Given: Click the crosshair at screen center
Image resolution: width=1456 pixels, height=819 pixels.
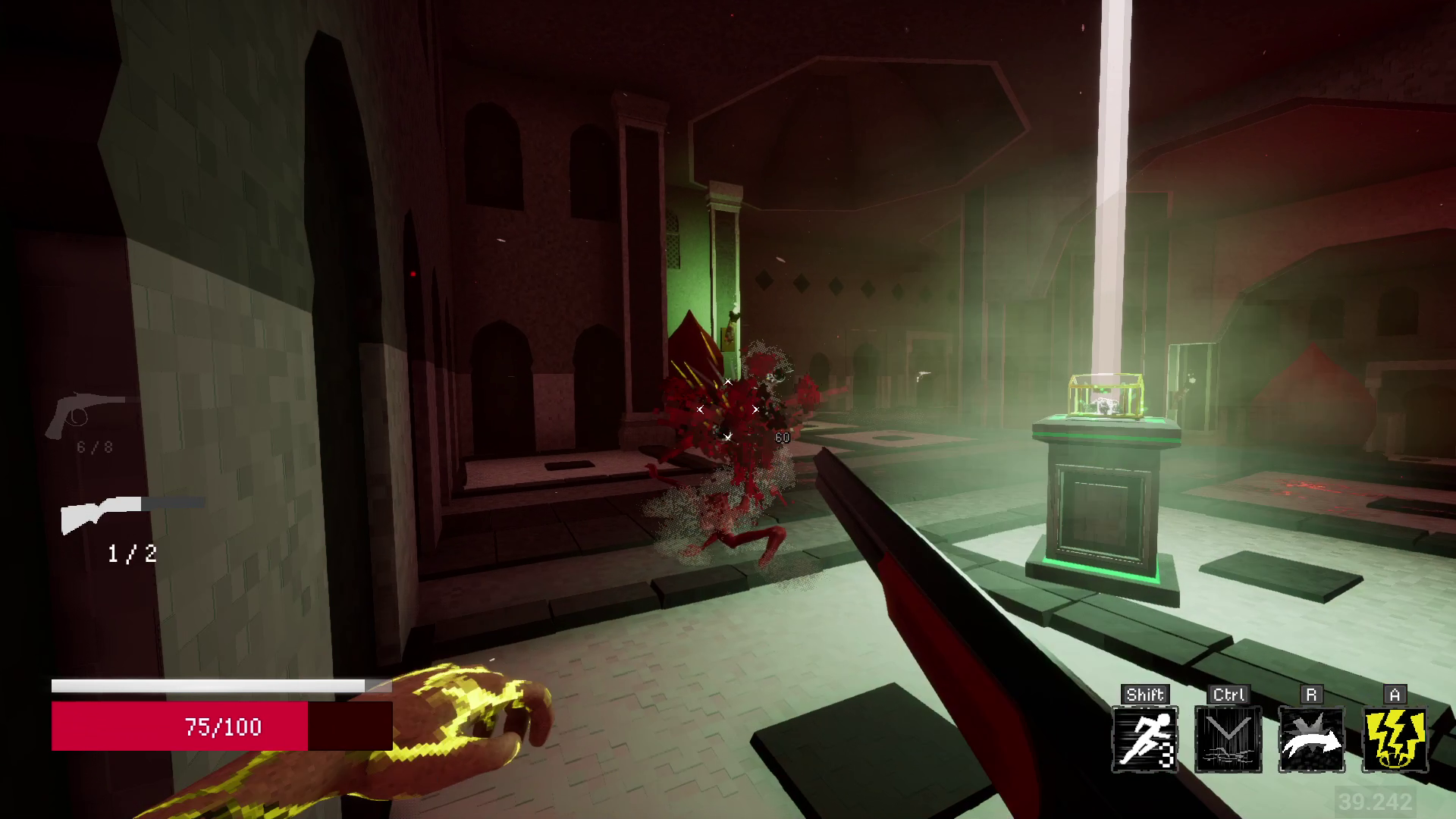Looking at the screenshot, I should click(x=728, y=409).
